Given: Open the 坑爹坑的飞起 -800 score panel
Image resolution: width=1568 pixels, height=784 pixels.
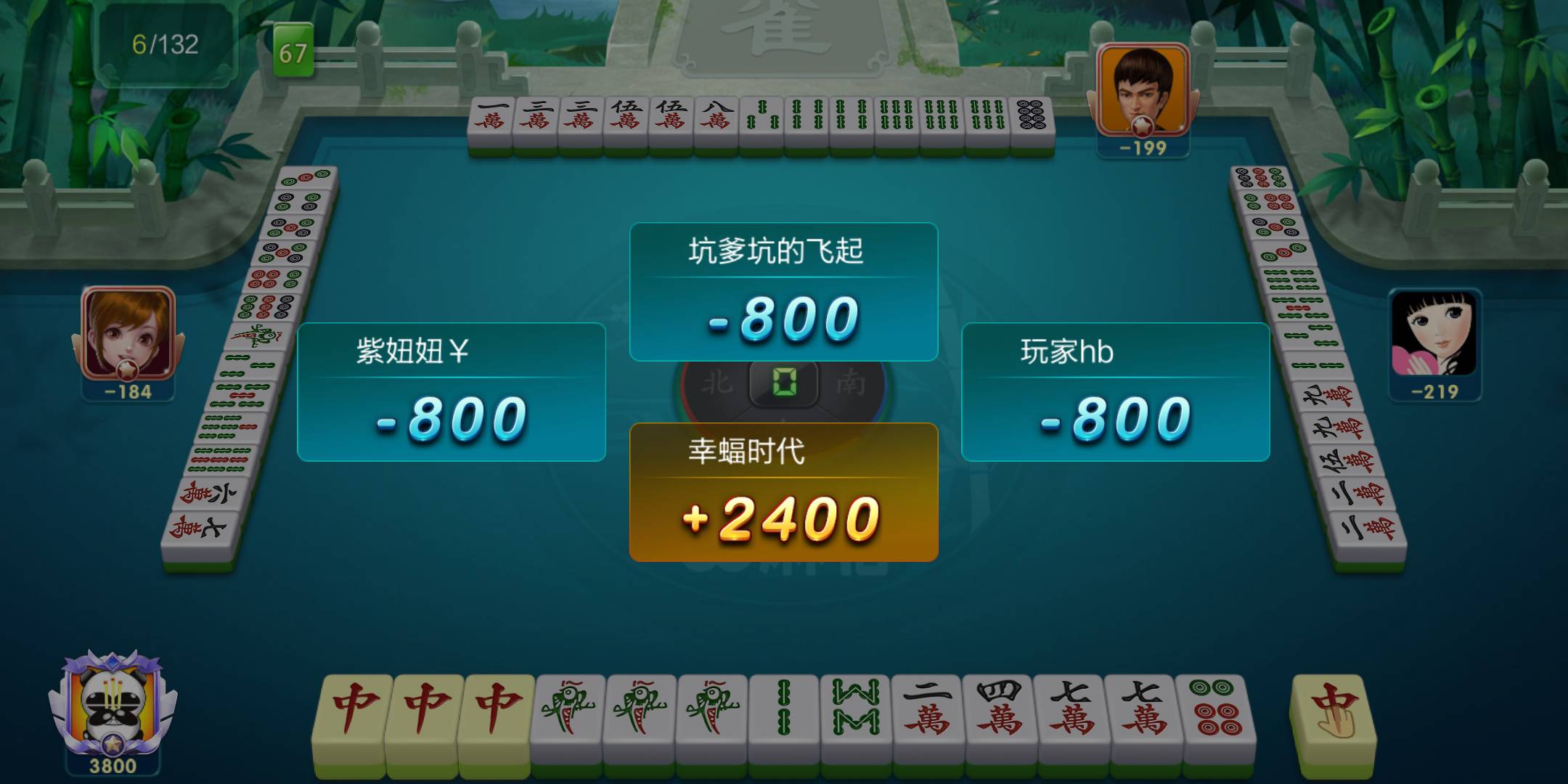Looking at the screenshot, I should (783, 290).
